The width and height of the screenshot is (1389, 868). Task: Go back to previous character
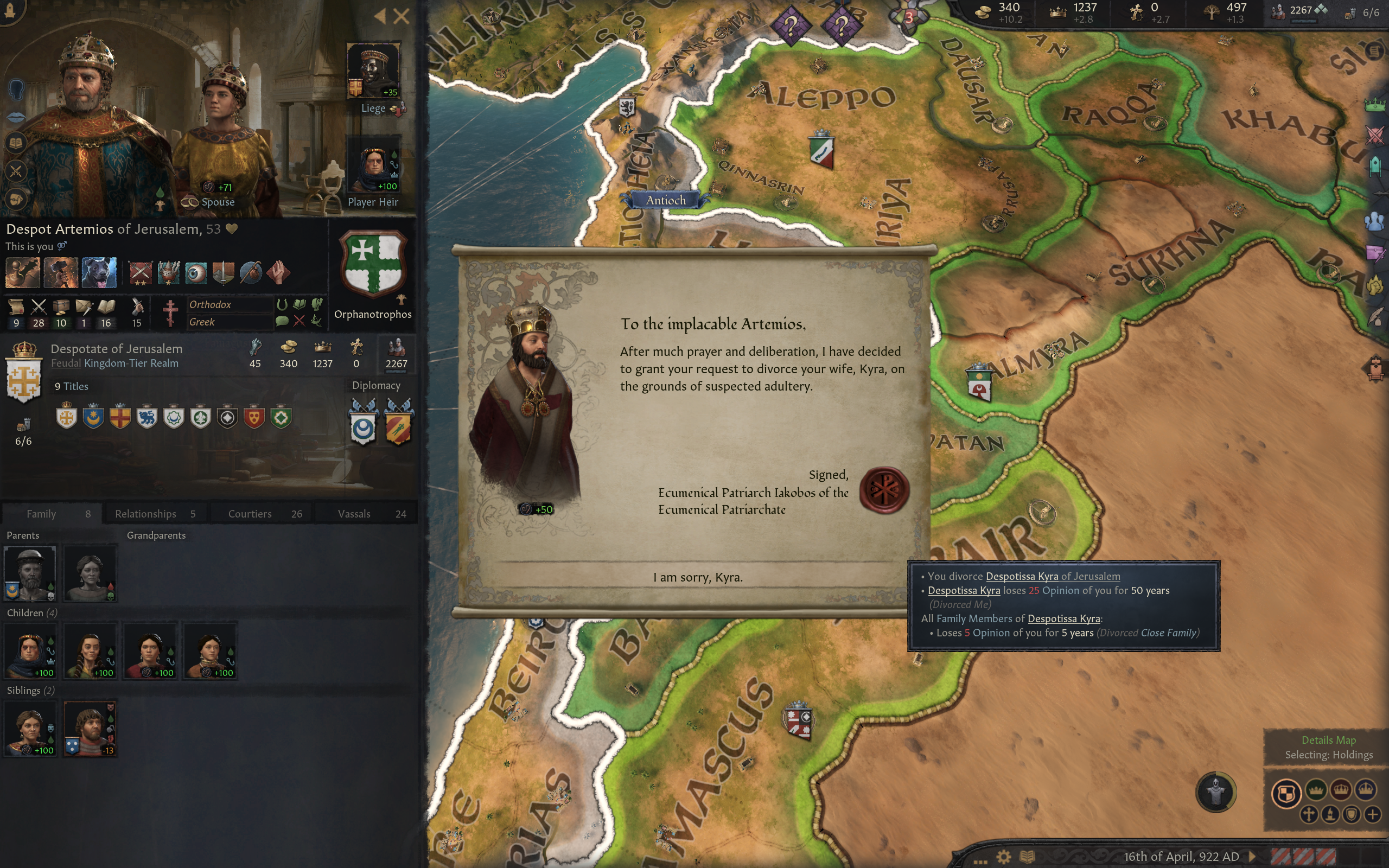(x=380, y=16)
